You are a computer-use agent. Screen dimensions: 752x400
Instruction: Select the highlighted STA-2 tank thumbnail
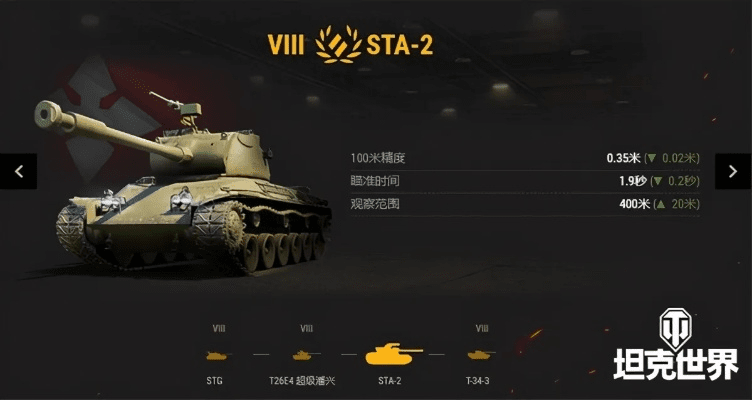(392, 354)
